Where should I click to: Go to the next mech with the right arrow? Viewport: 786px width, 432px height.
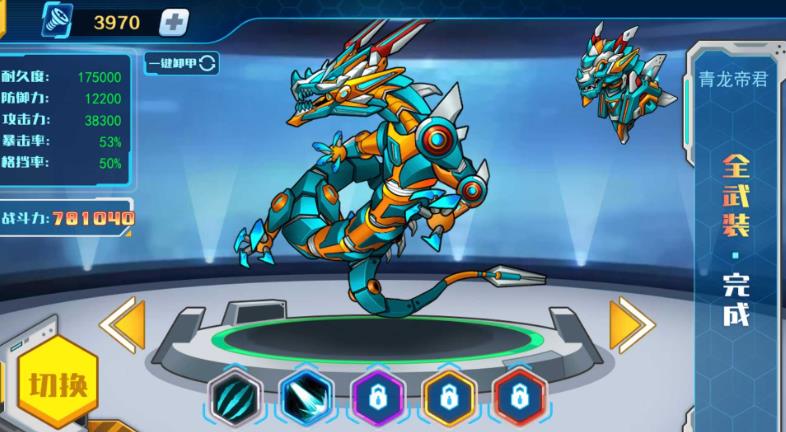click(630, 325)
